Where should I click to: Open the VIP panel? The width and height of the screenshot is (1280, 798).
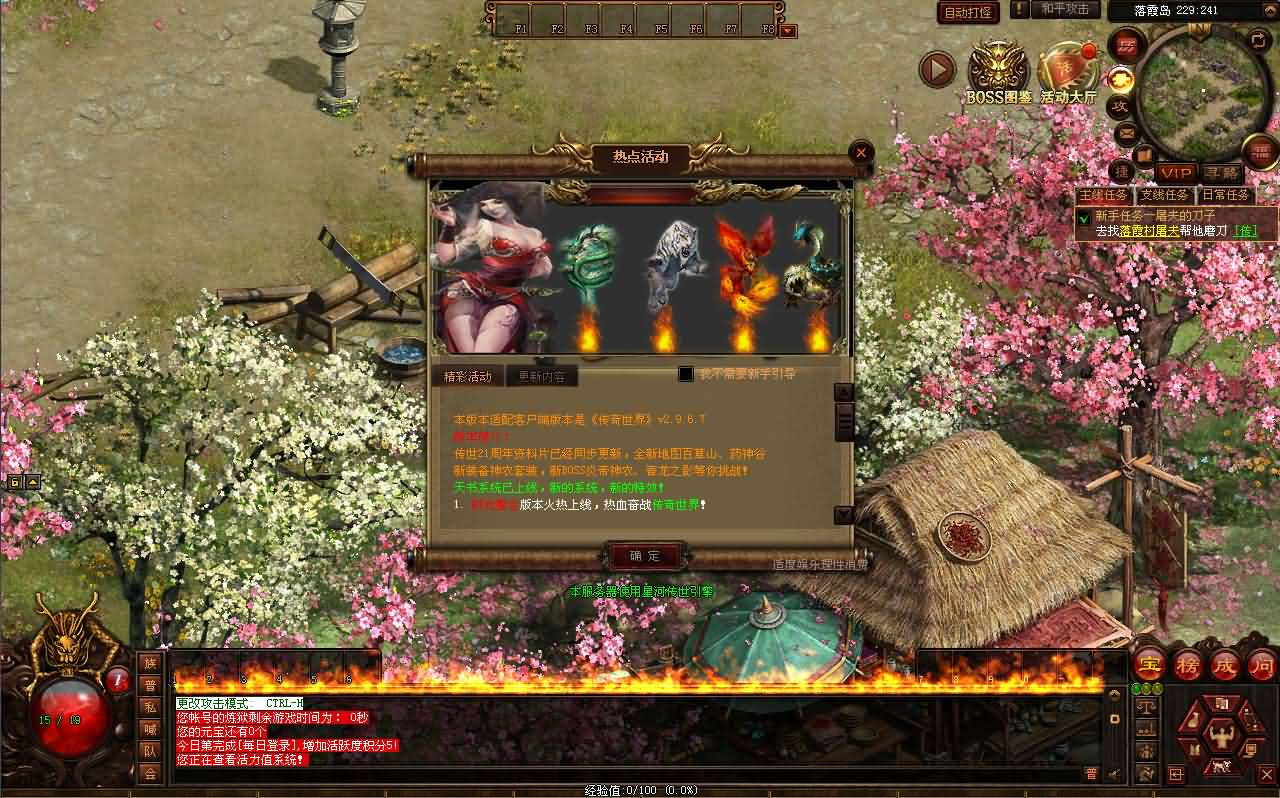pyautogui.click(x=1176, y=173)
